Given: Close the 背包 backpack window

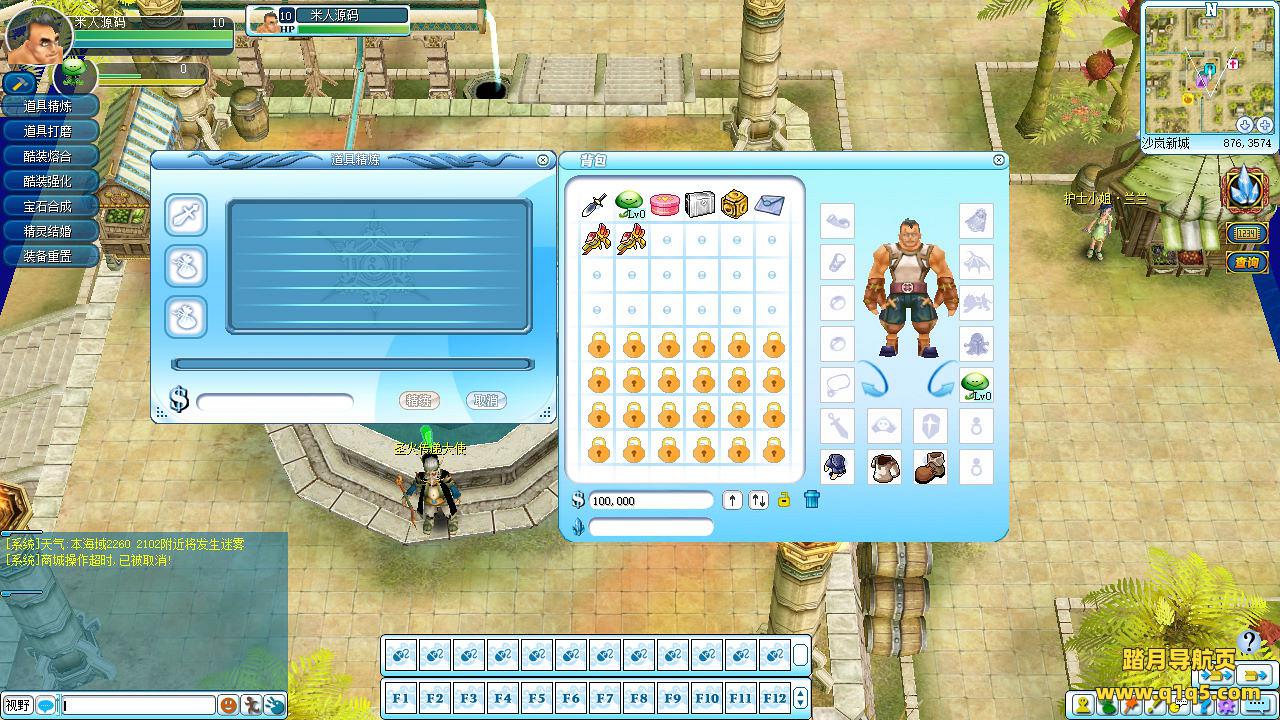Looking at the screenshot, I should 998,160.
